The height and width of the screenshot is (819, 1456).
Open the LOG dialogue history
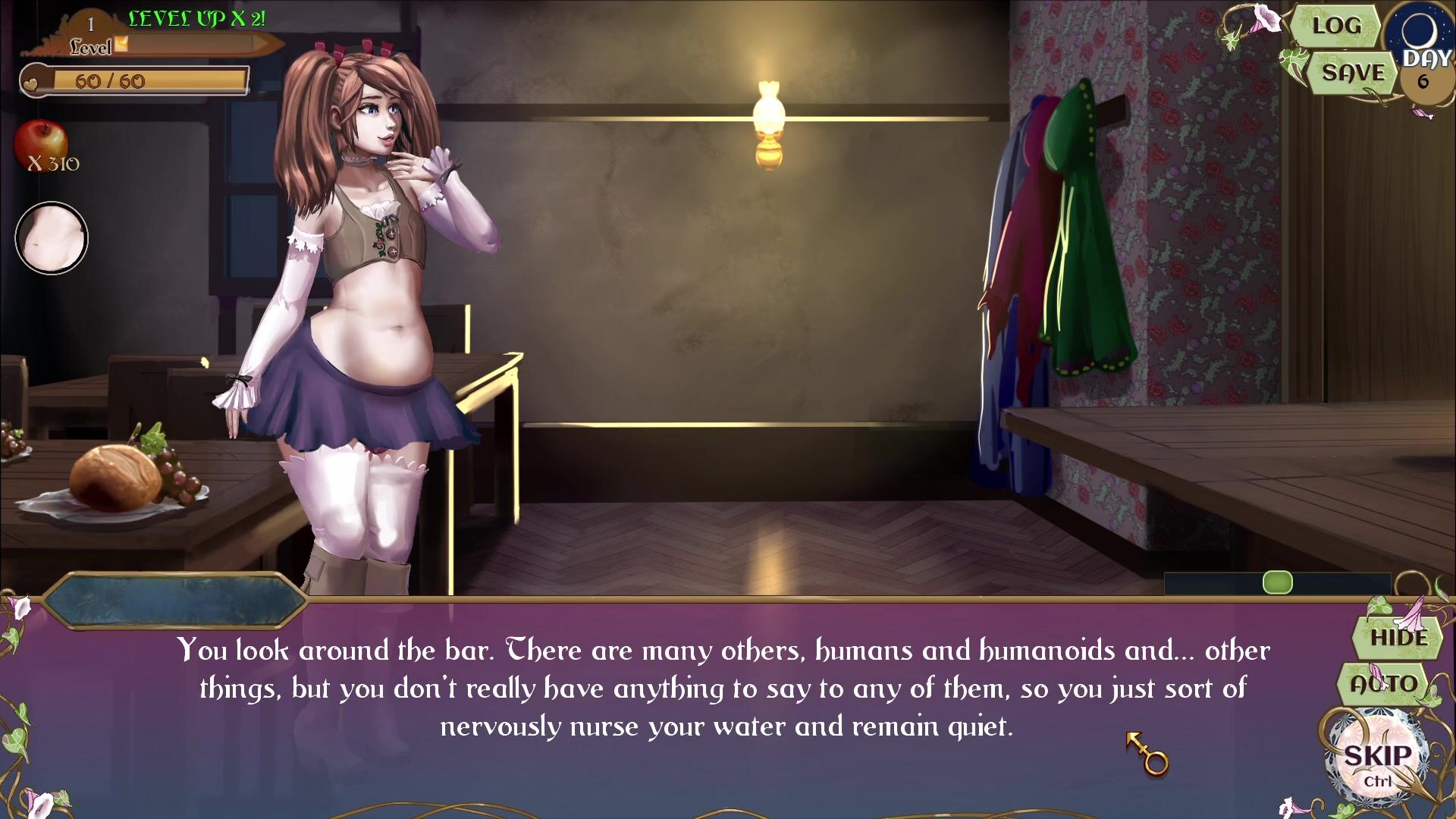[x=1335, y=26]
